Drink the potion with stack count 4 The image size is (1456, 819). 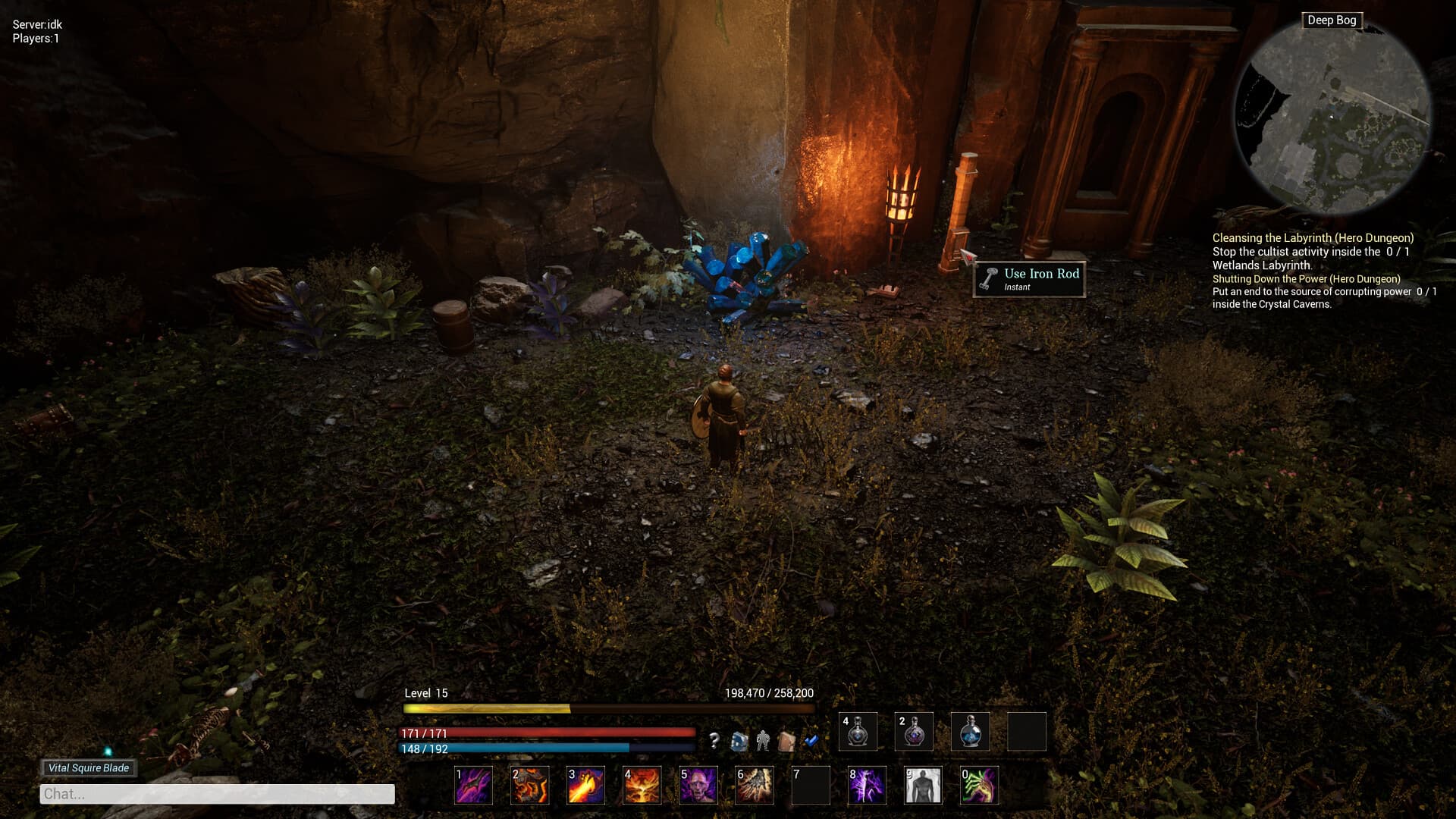tap(858, 732)
